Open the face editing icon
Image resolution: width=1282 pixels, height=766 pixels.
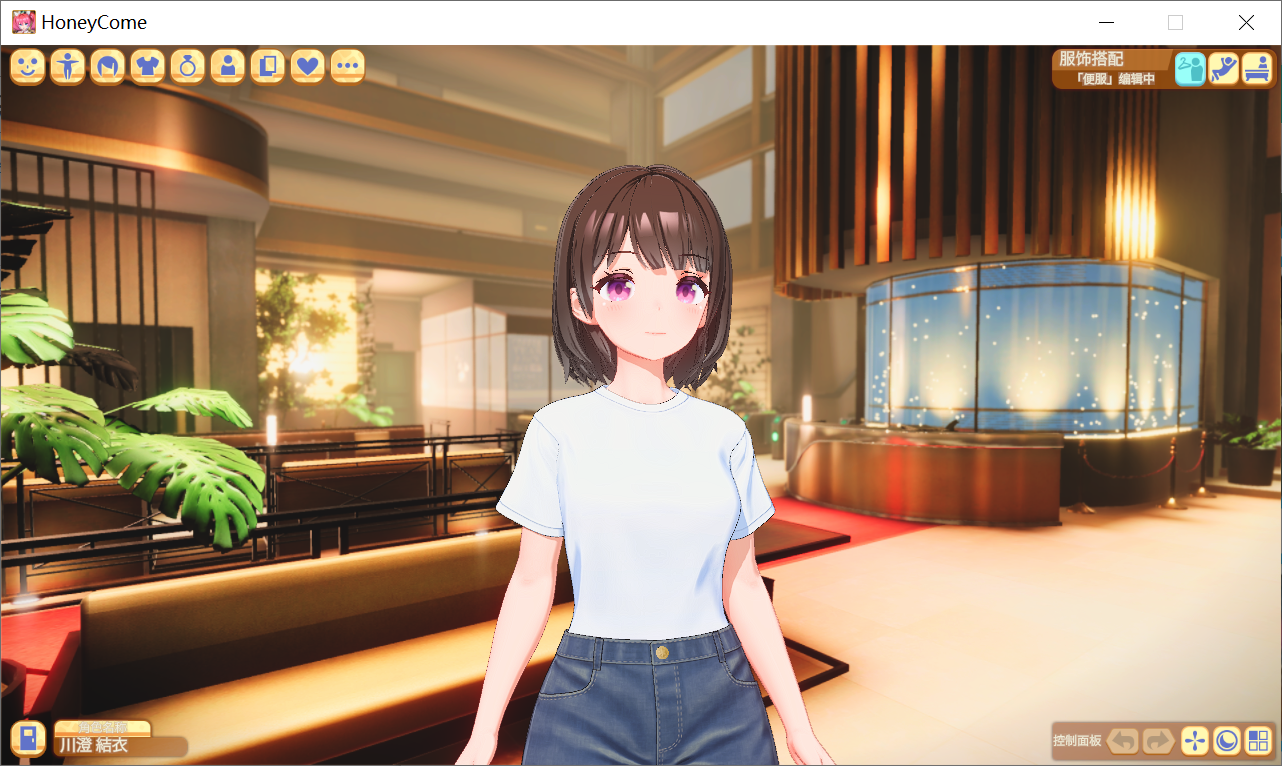click(x=27, y=66)
